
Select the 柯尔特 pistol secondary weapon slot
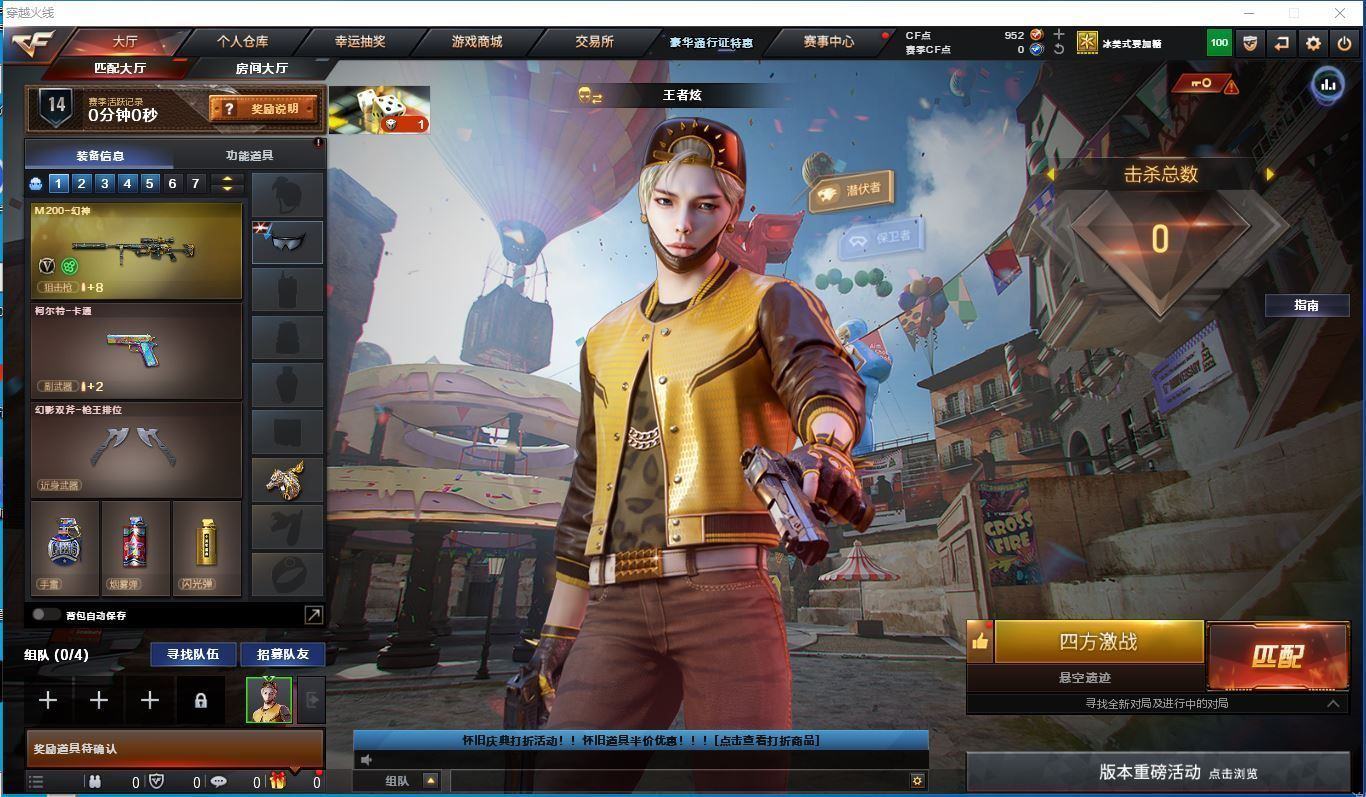[136, 350]
